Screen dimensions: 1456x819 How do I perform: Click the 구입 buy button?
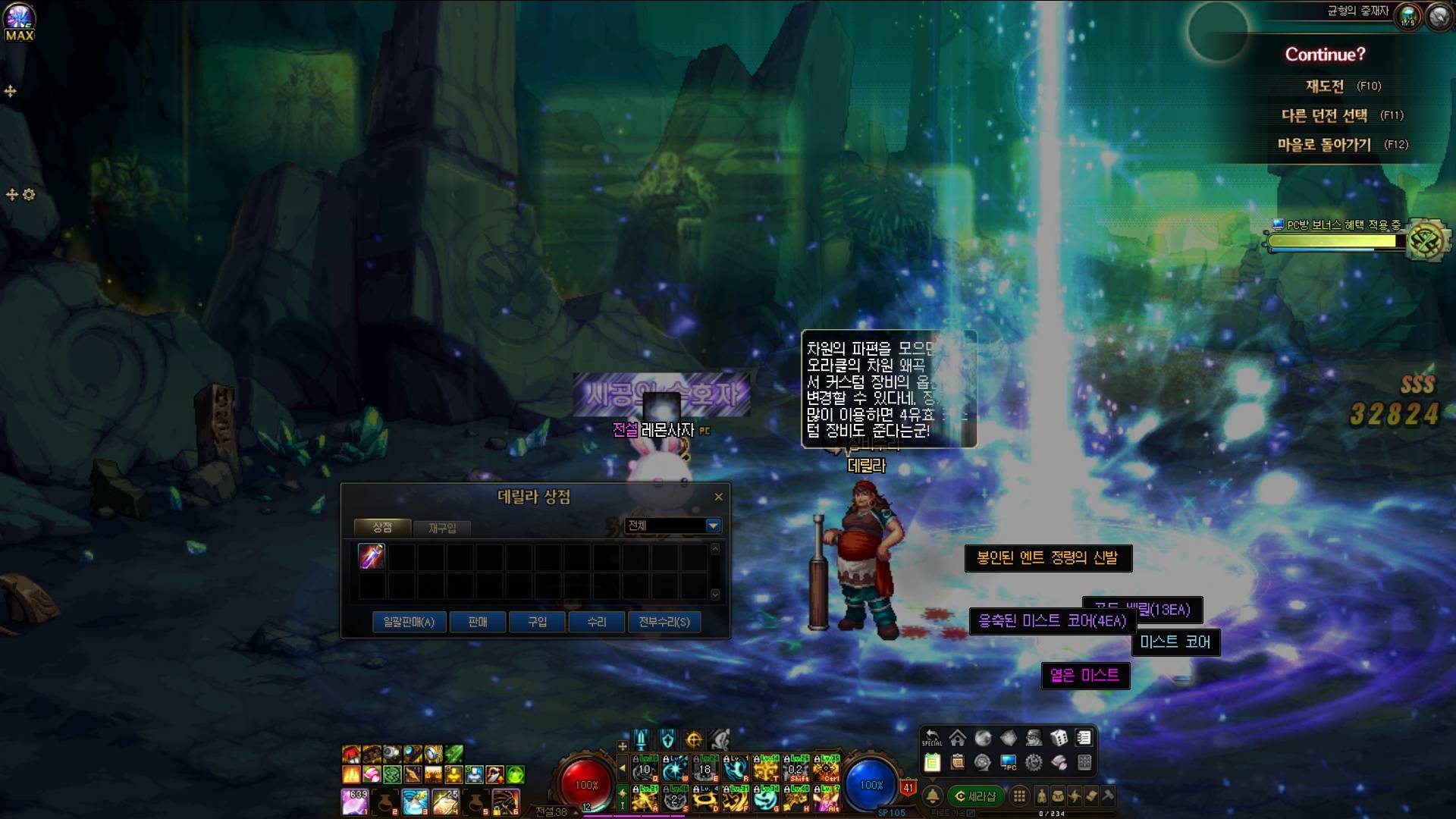click(x=537, y=622)
